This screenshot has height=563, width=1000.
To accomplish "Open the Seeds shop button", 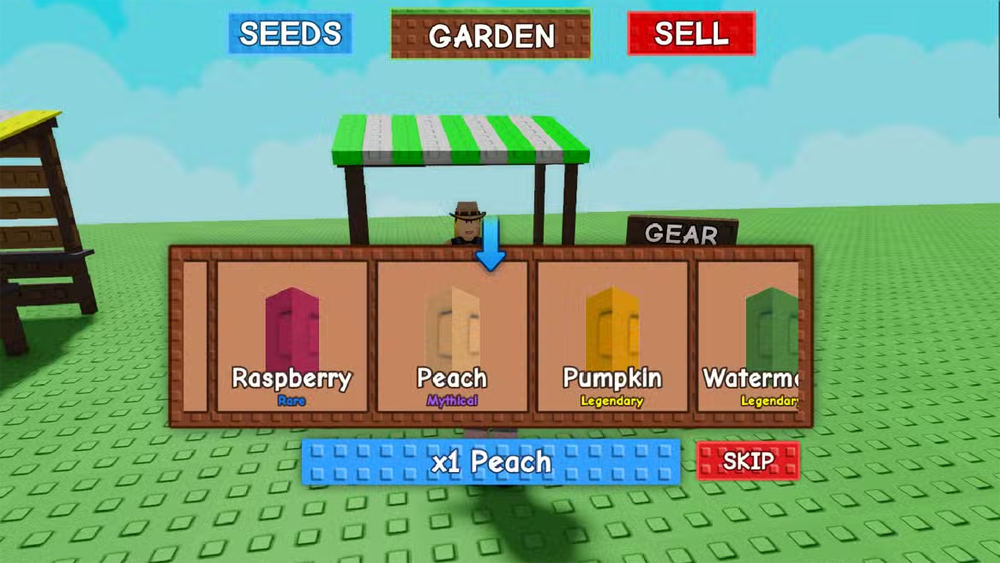I will (x=290, y=34).
